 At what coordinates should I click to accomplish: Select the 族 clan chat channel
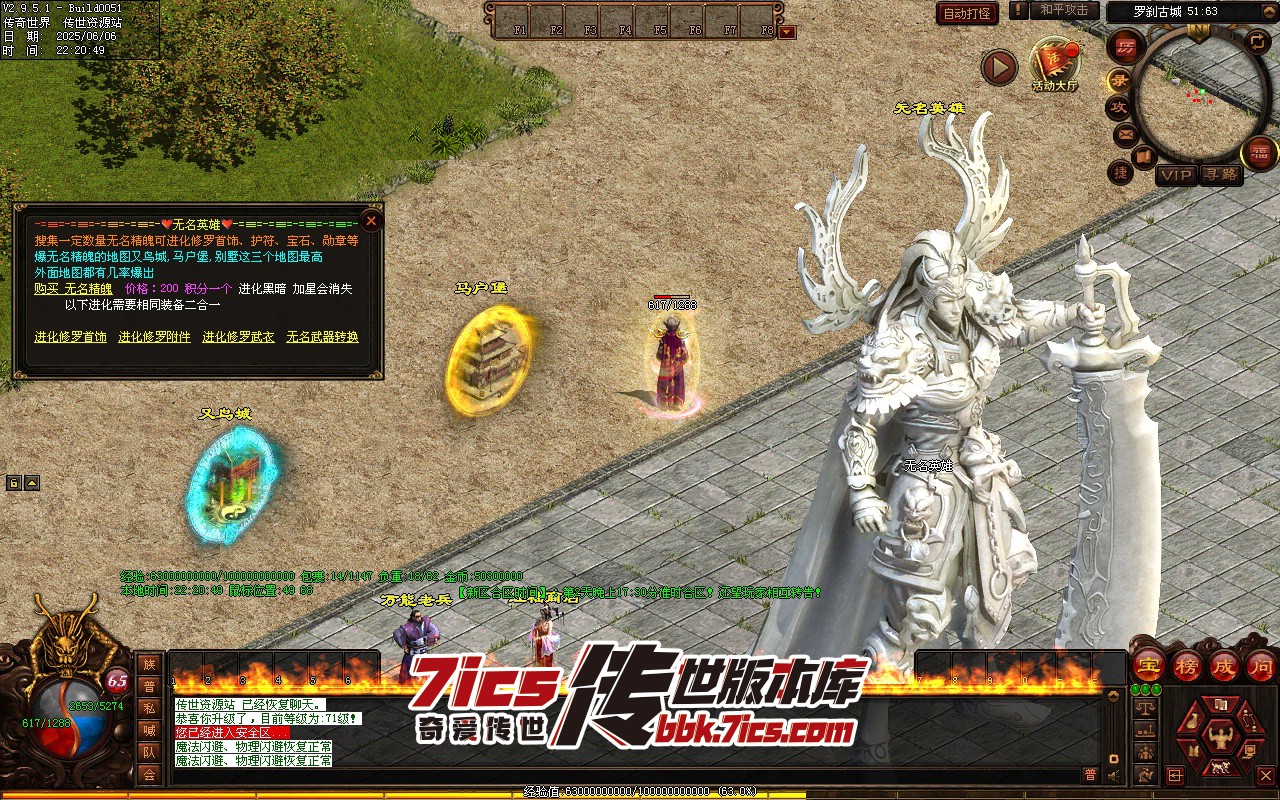click(x=149, y=664)
